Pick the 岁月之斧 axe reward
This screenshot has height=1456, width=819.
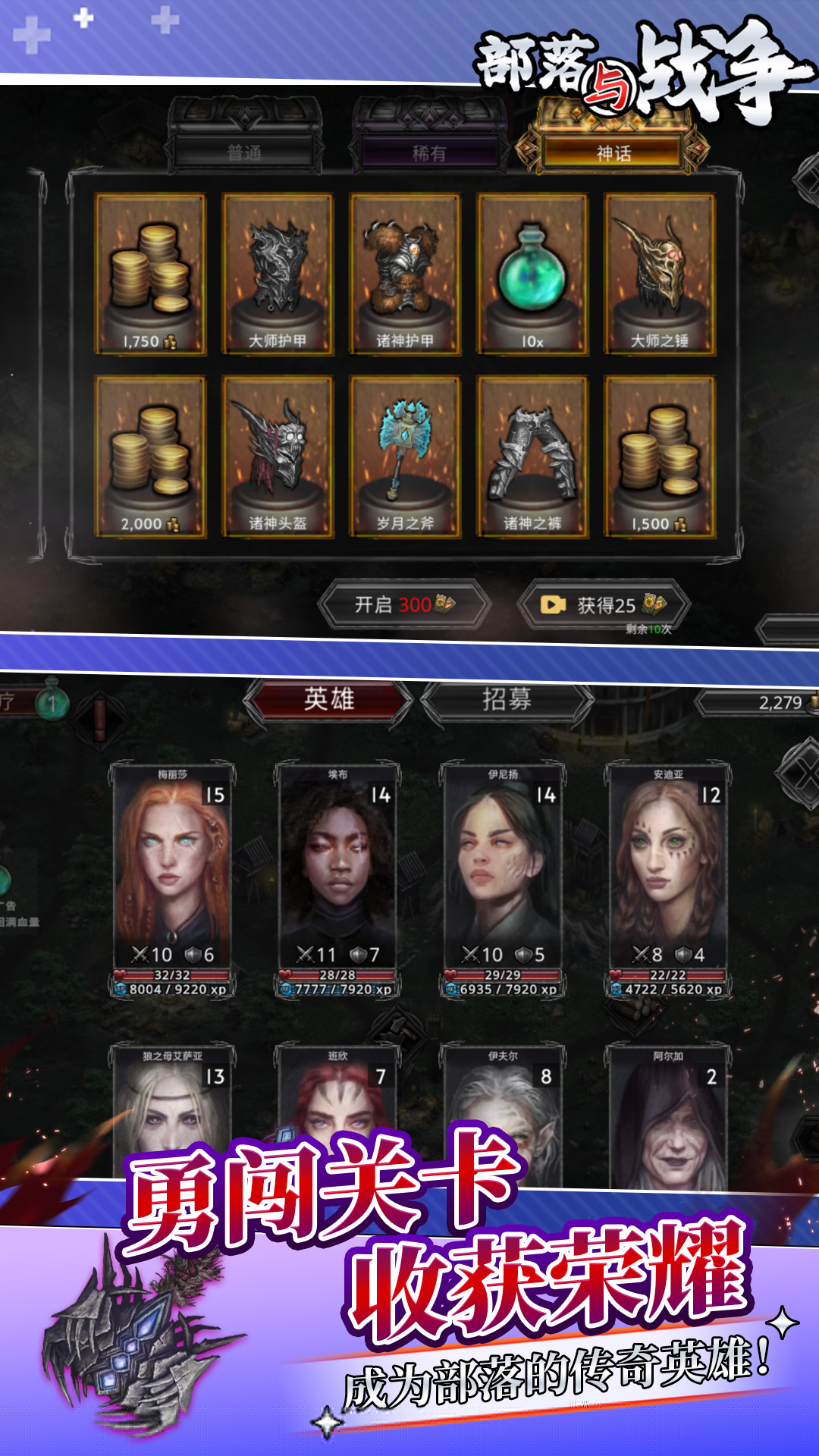pos(405,457)
